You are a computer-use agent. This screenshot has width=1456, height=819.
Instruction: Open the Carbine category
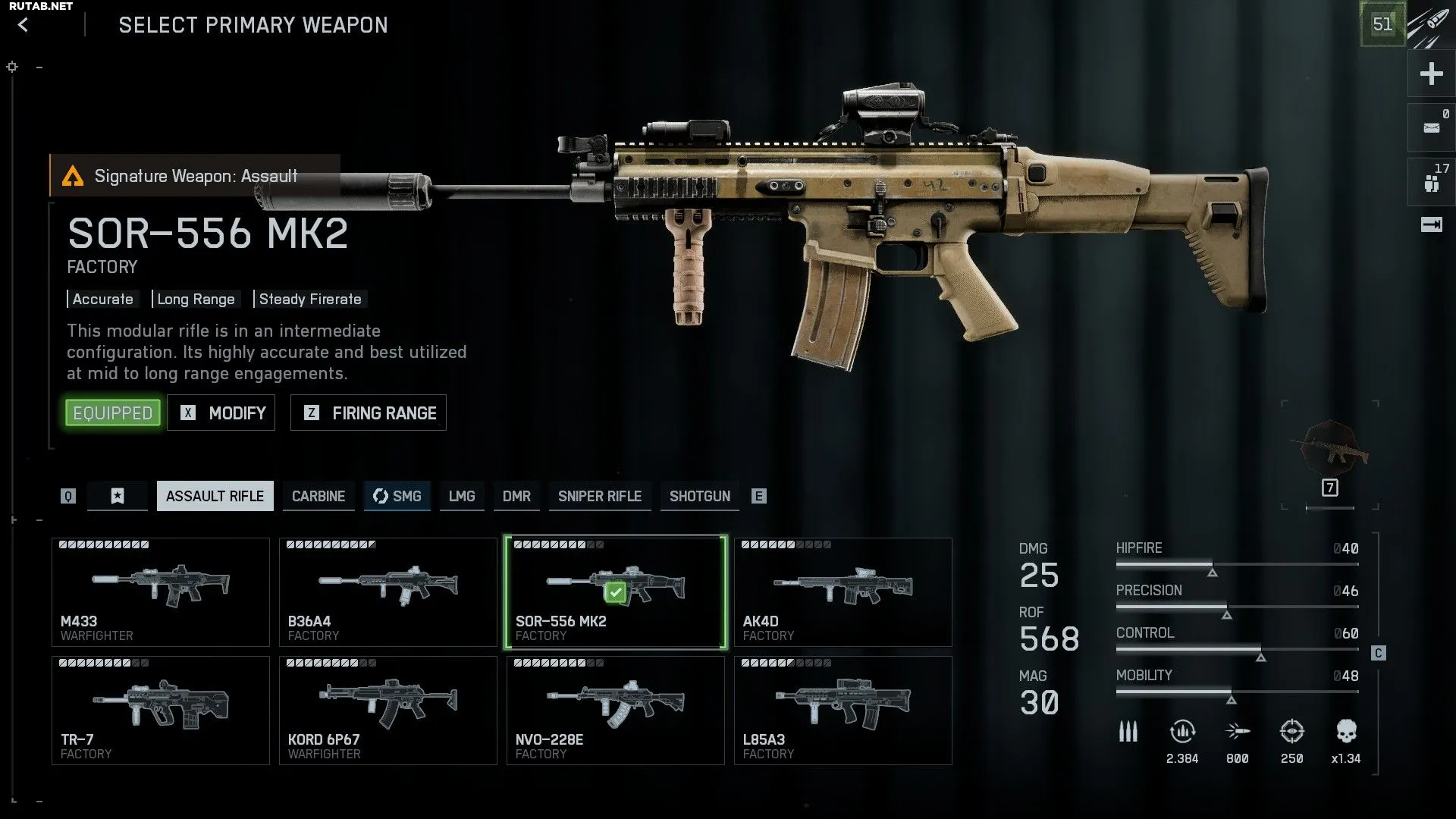(x=318, y=496)
